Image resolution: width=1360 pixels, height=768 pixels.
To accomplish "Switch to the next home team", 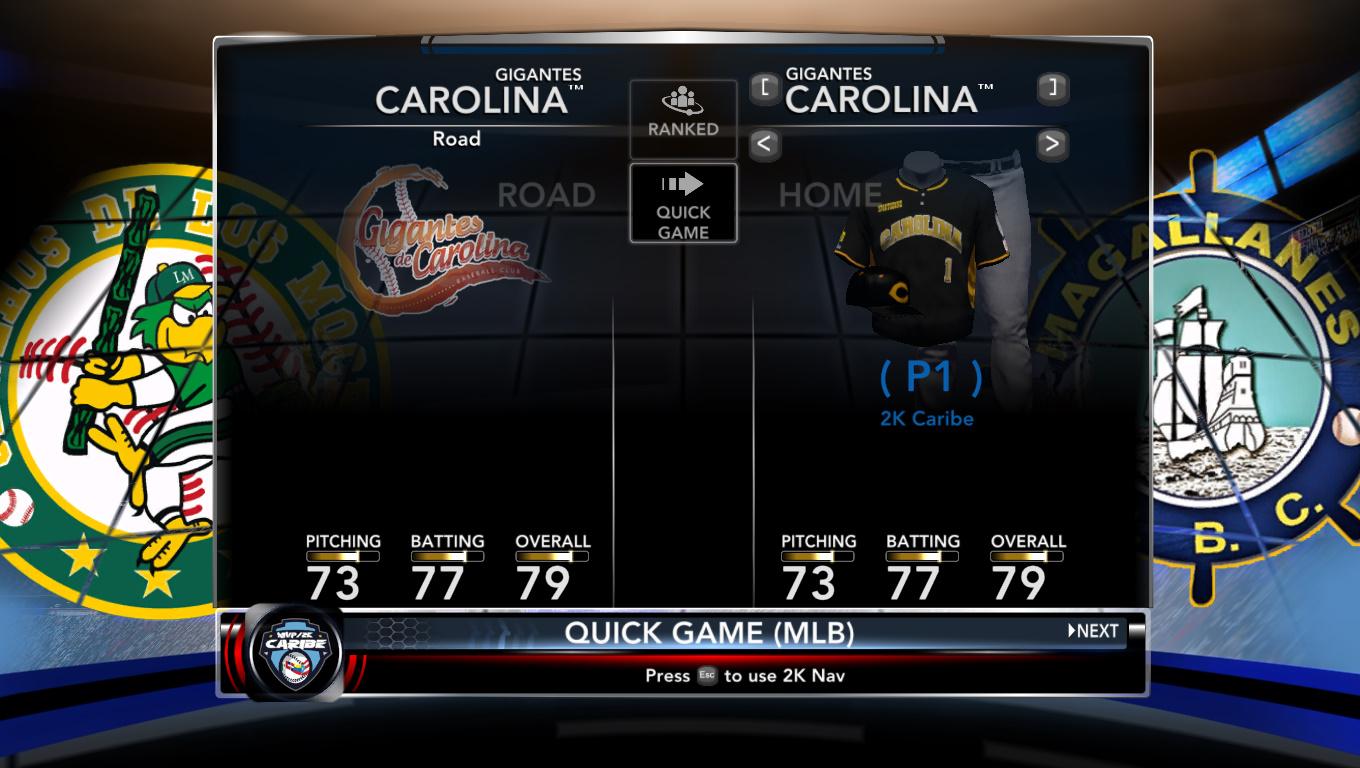I will (x=1051, y=144).
